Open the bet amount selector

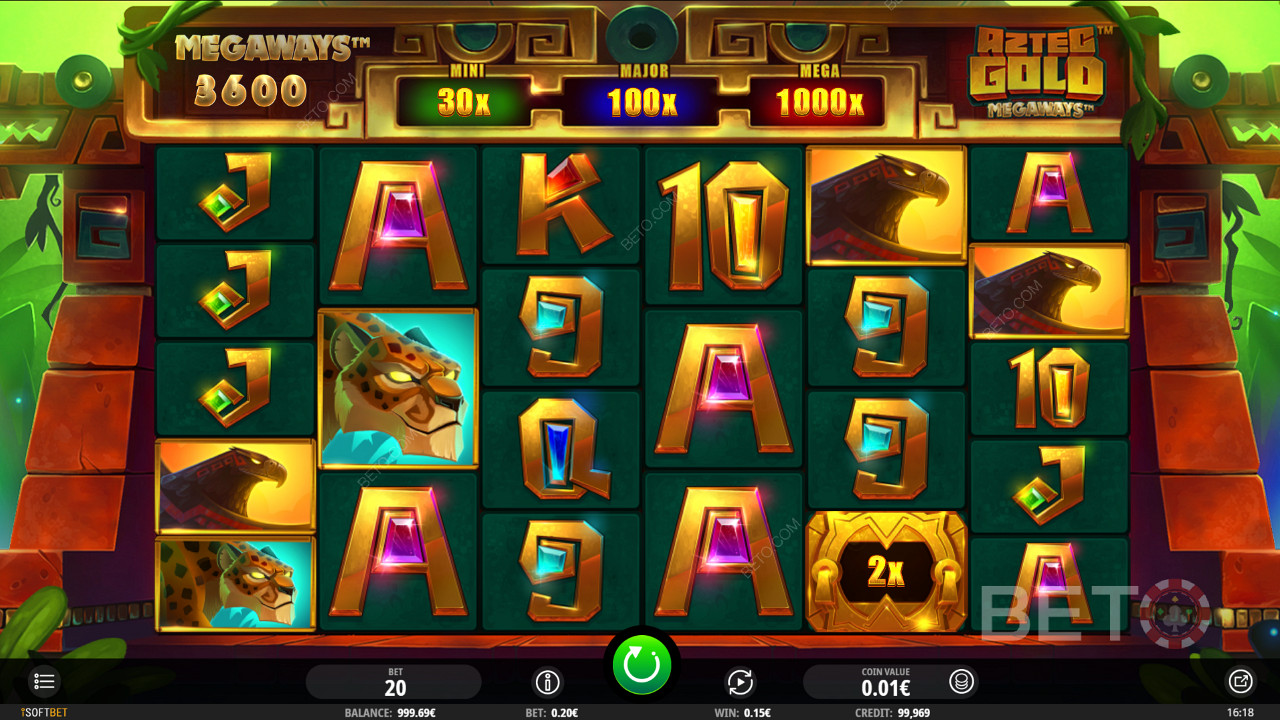(394, 682)
